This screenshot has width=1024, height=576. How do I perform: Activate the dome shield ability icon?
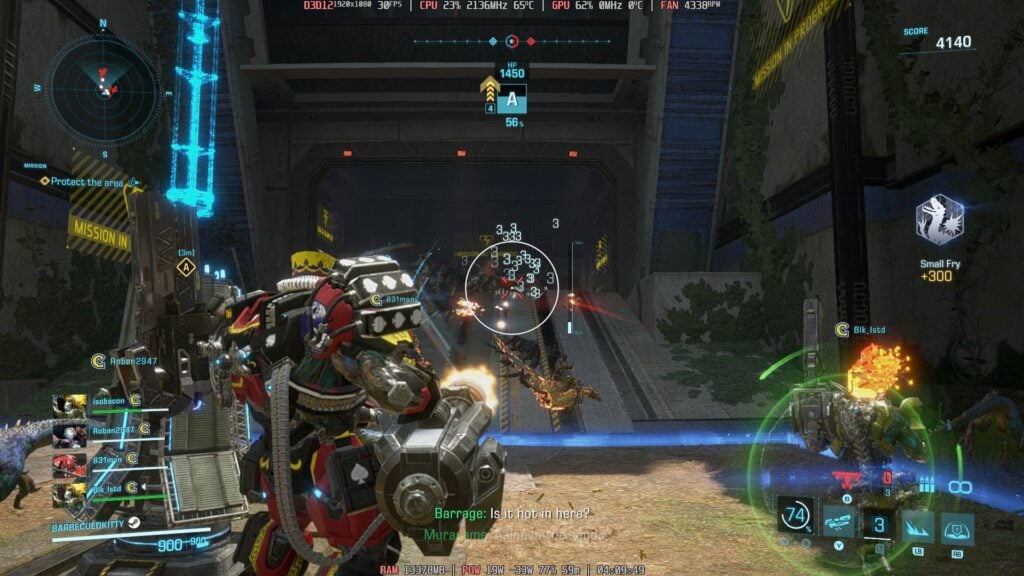(958, 526)
